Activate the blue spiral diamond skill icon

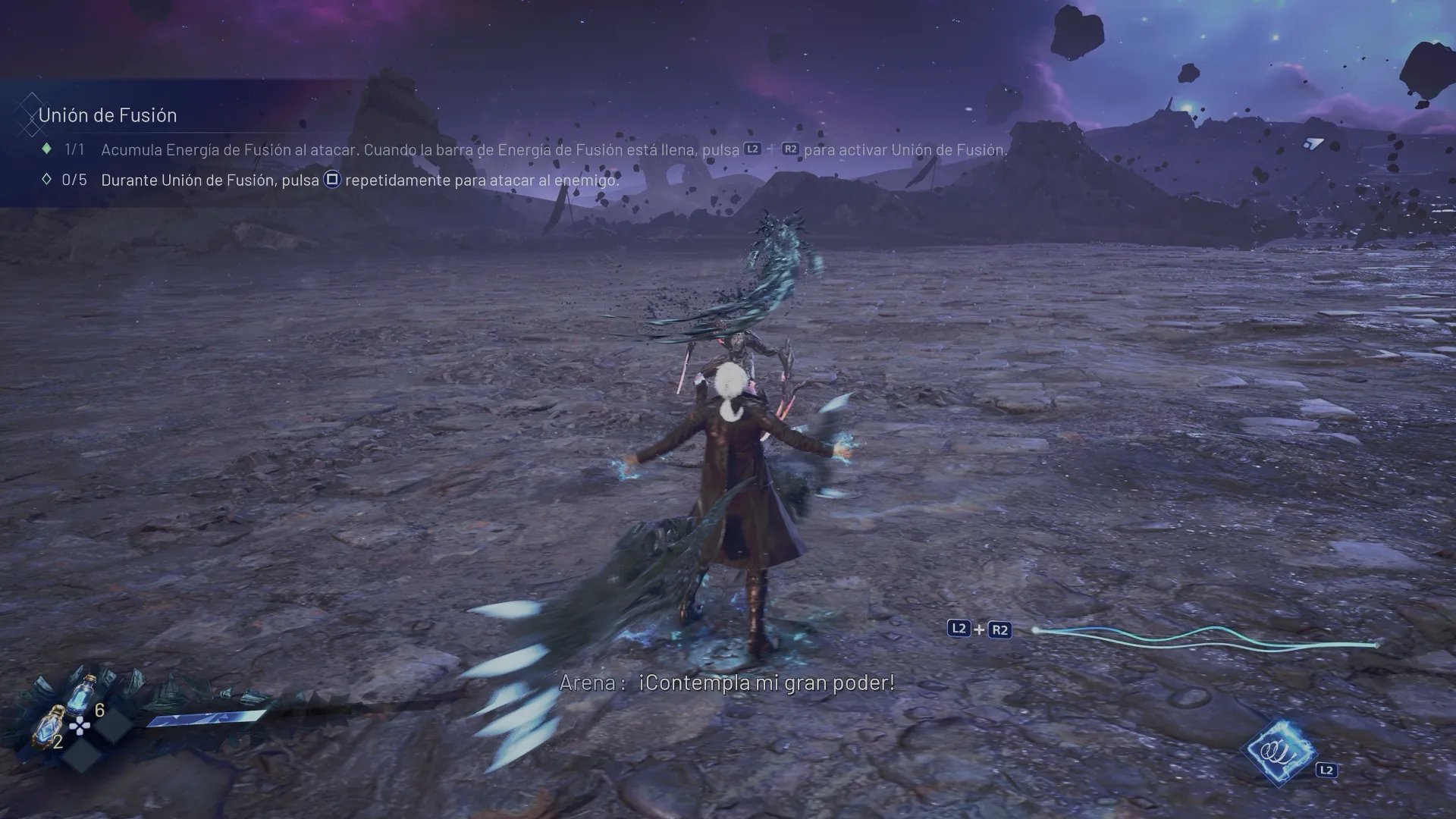(1279, 752)
